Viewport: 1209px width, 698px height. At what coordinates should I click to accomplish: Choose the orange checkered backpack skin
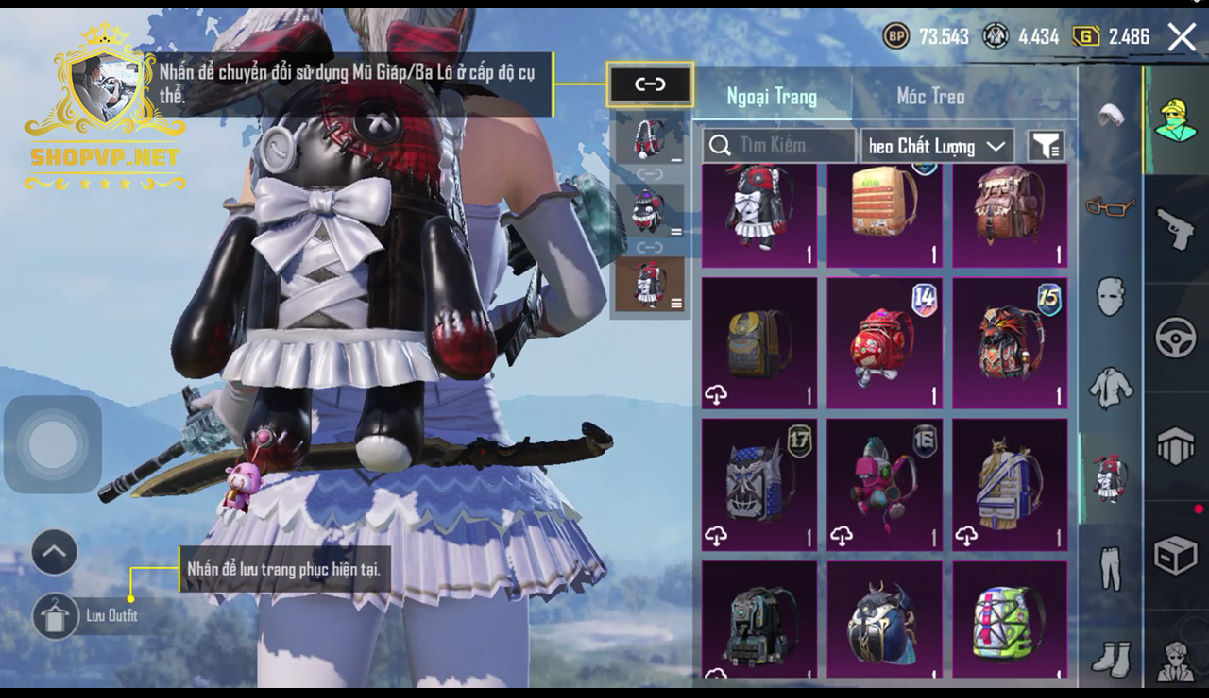884,217
